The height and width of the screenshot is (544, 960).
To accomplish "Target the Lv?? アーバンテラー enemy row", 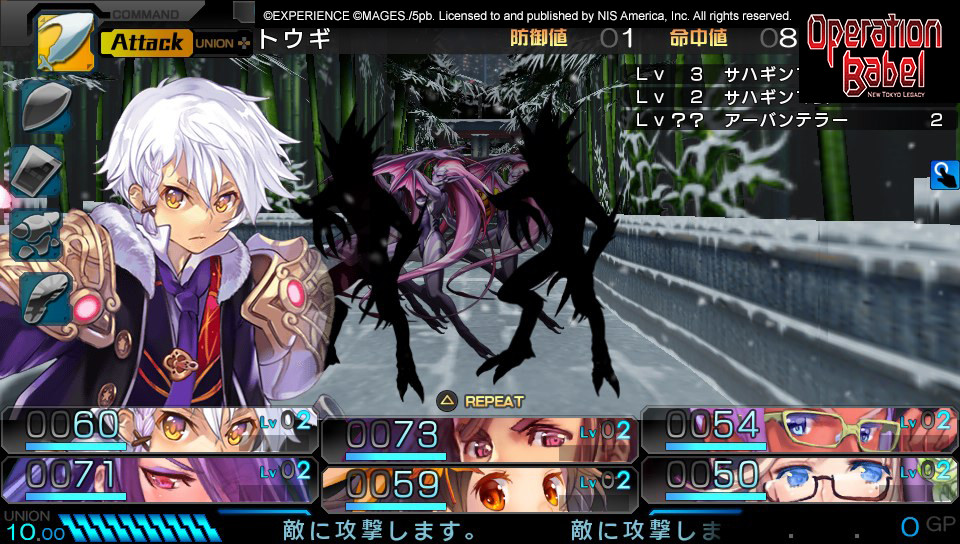I will pos(790,120).
